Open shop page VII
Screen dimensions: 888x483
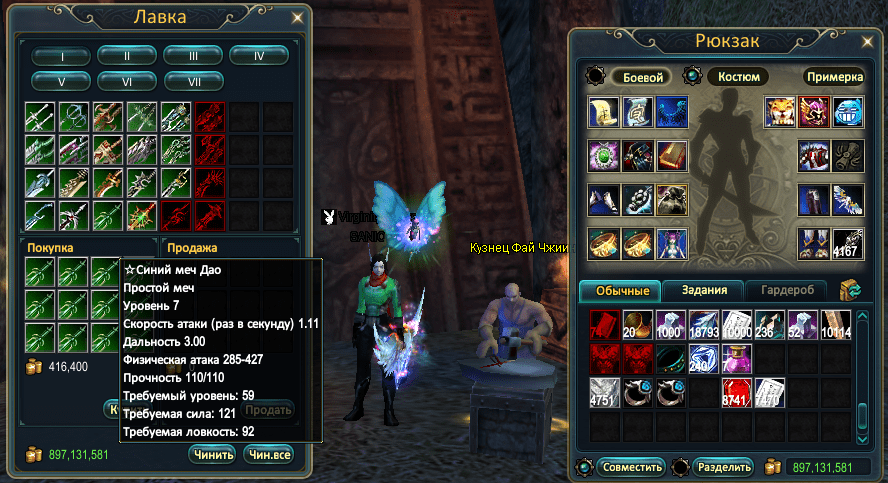pos(192,80)
